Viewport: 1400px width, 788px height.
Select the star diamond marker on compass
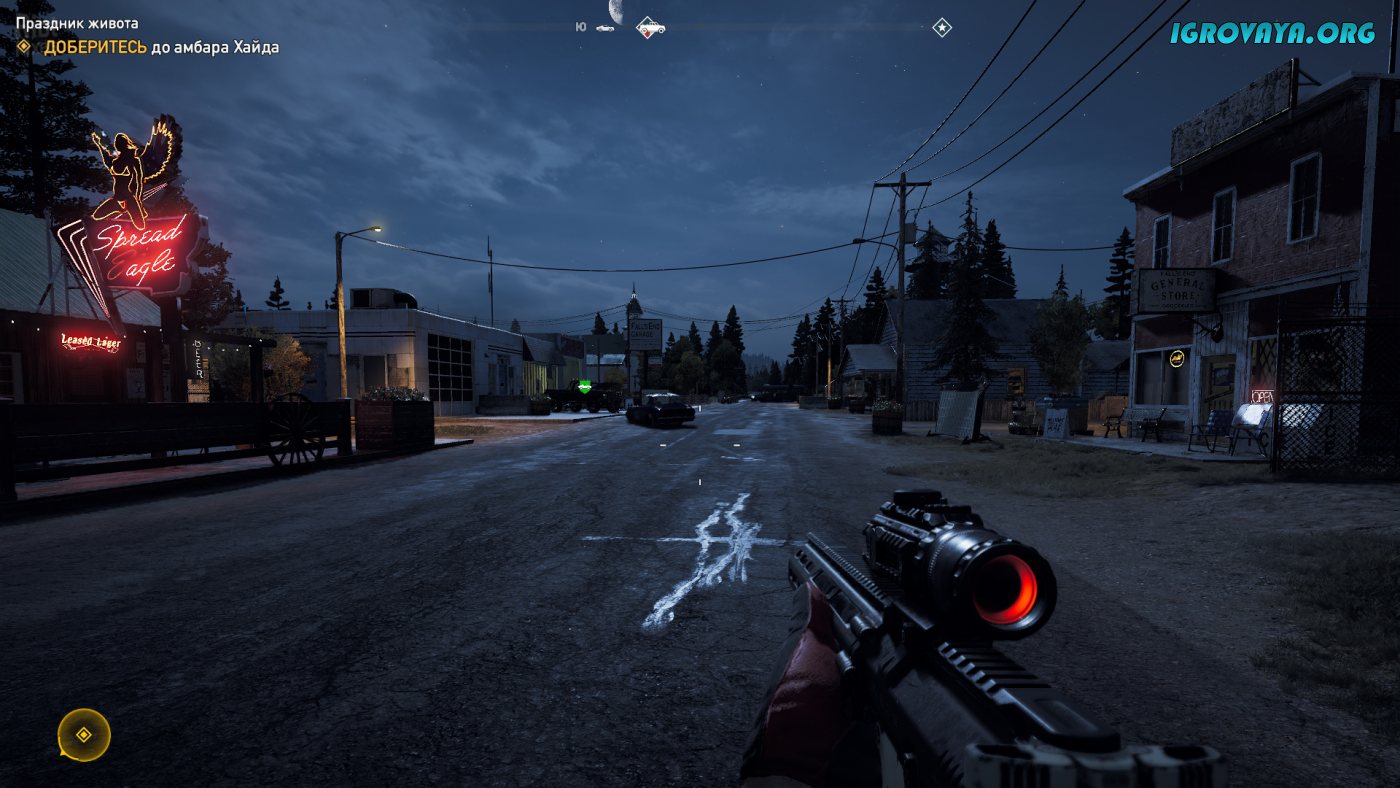[942, 28]
